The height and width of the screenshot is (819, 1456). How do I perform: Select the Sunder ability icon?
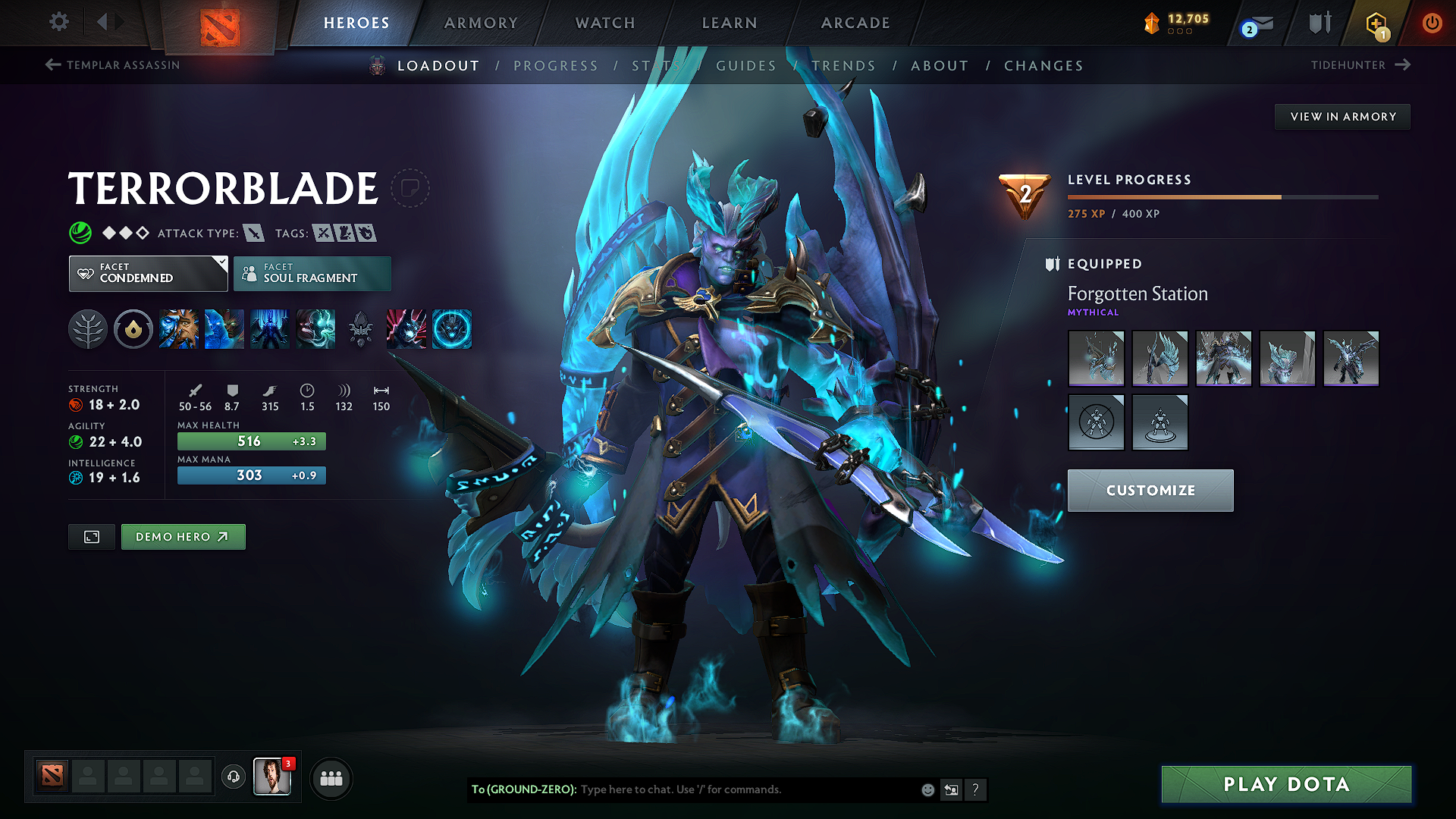[315, 329]
